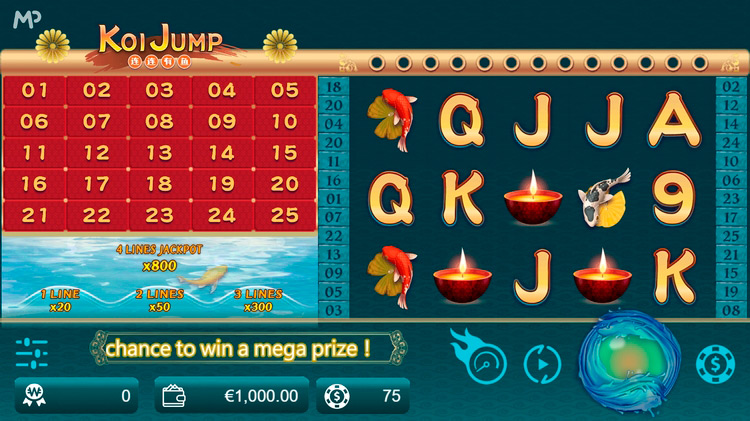Select bingo number 13 tile
The image size is (750, 421).
pyautogui.click(x=159, y=153)
